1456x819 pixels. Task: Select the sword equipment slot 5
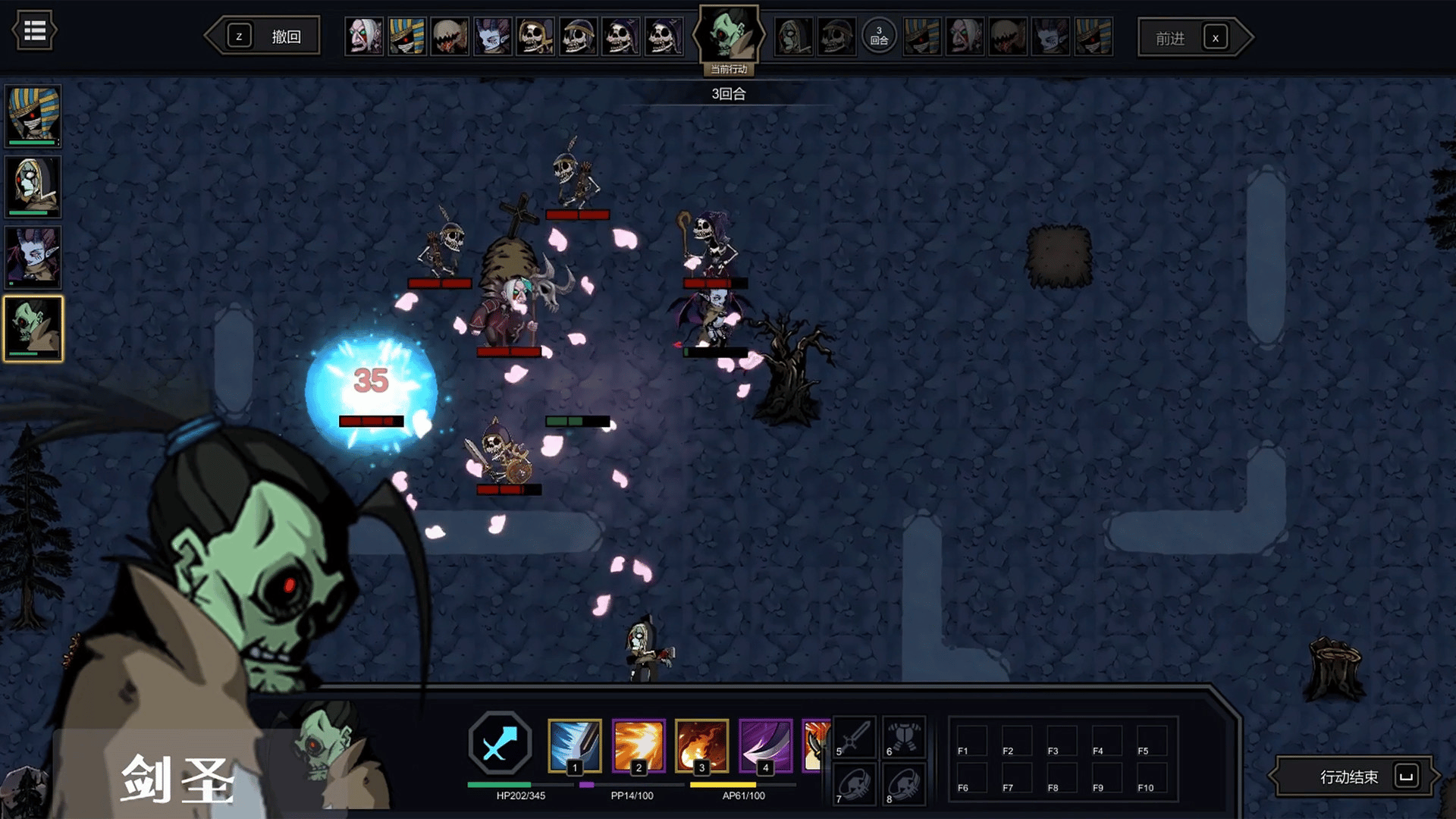(855, 737)
